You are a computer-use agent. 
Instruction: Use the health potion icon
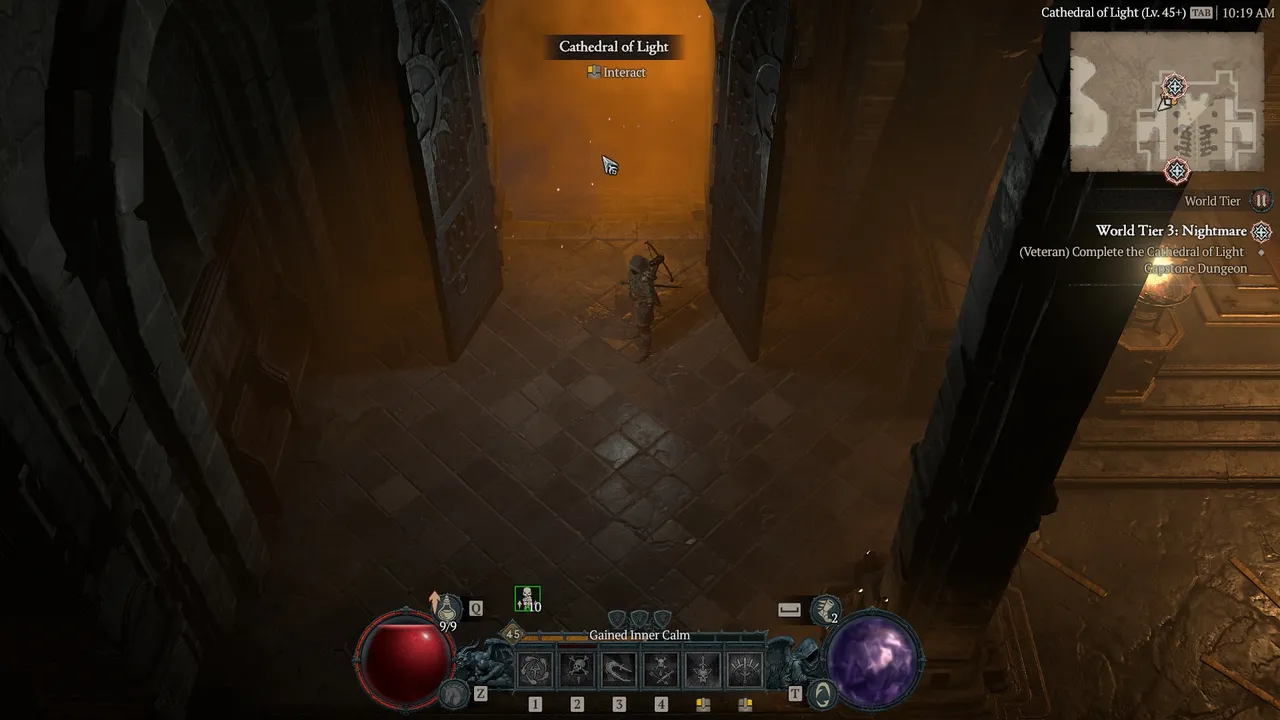coord(446,606)
